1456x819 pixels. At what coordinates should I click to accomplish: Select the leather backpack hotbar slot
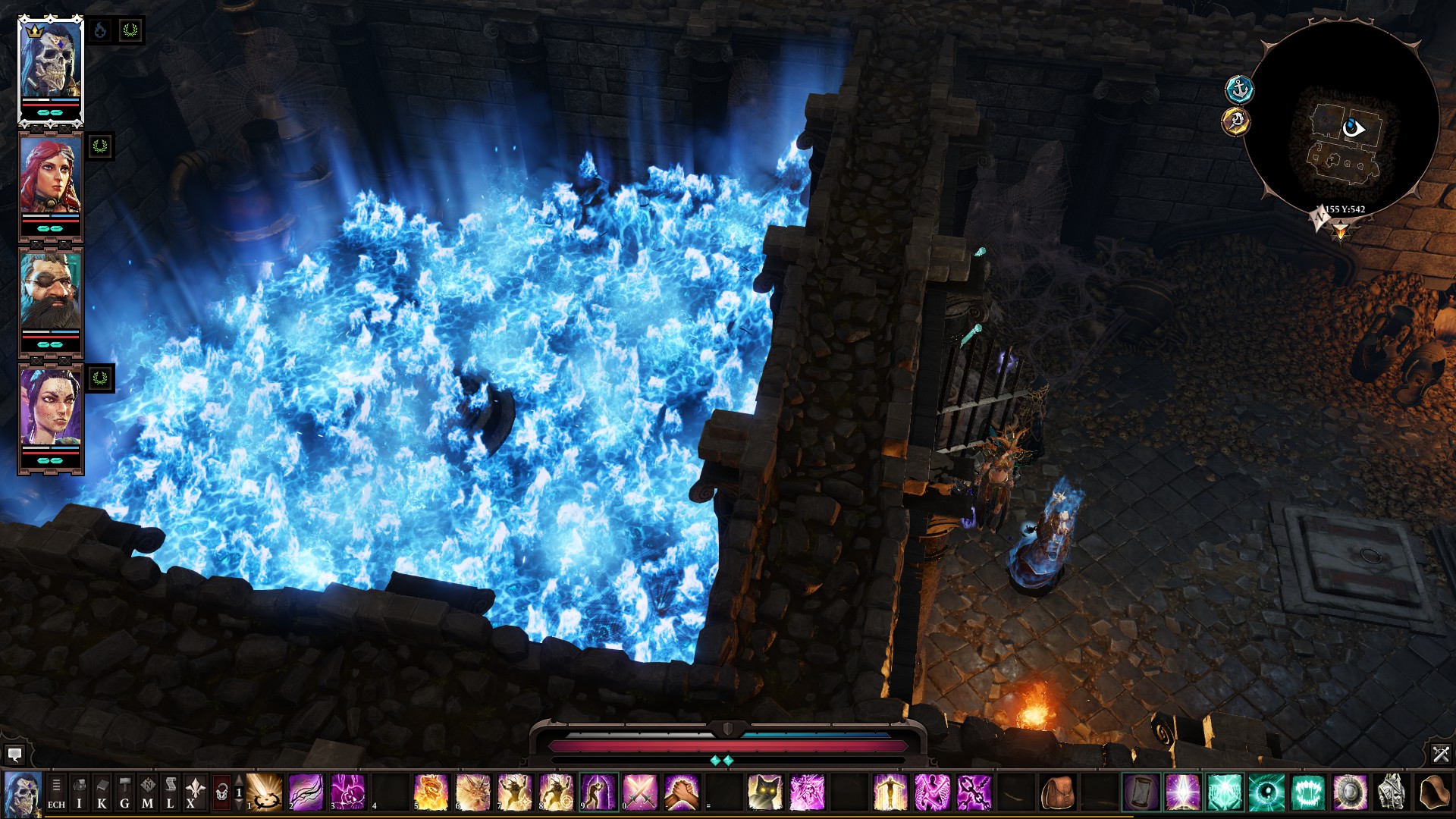tap(1057, 792)
